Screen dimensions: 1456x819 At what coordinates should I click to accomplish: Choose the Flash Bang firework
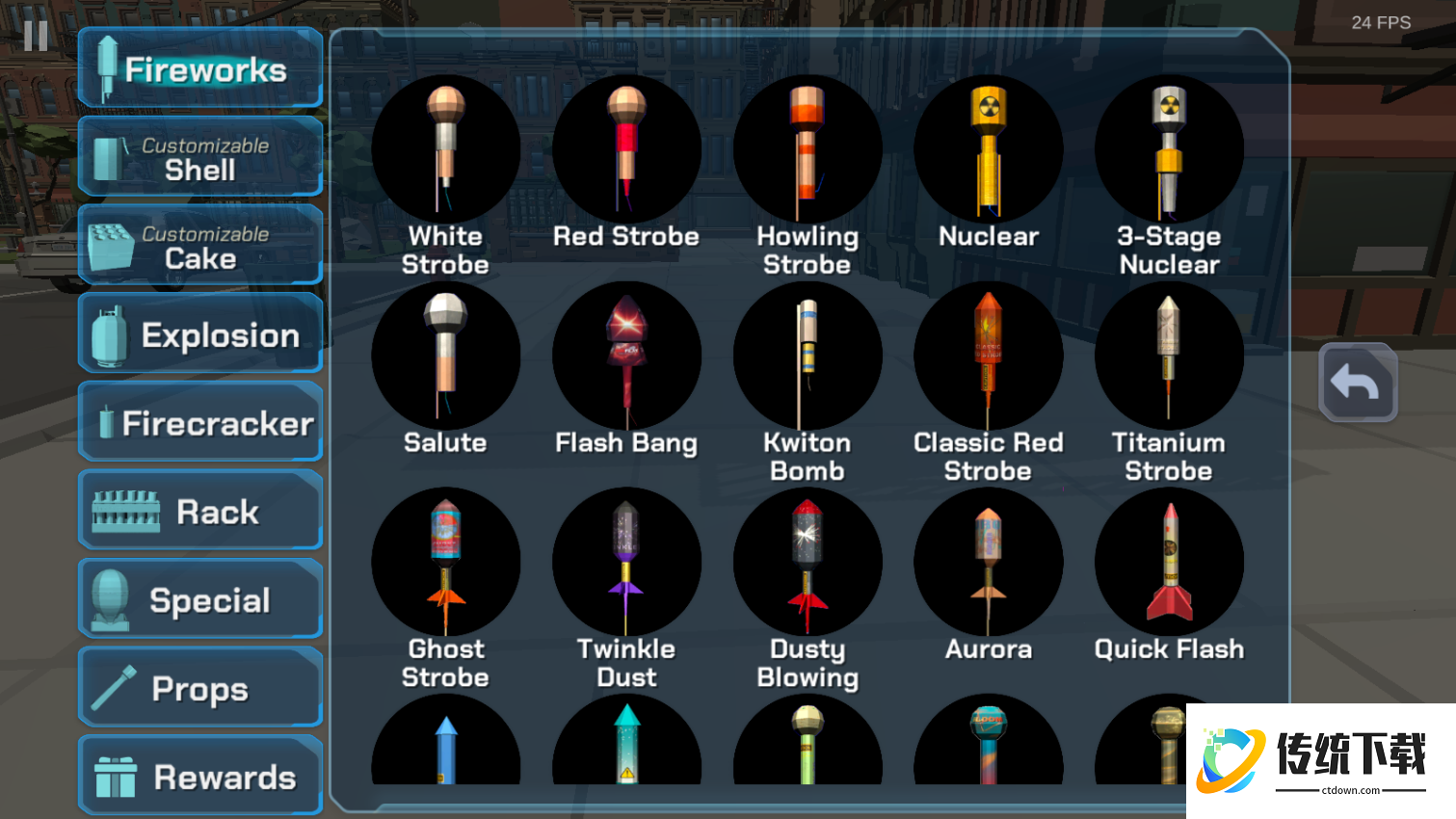626,357
